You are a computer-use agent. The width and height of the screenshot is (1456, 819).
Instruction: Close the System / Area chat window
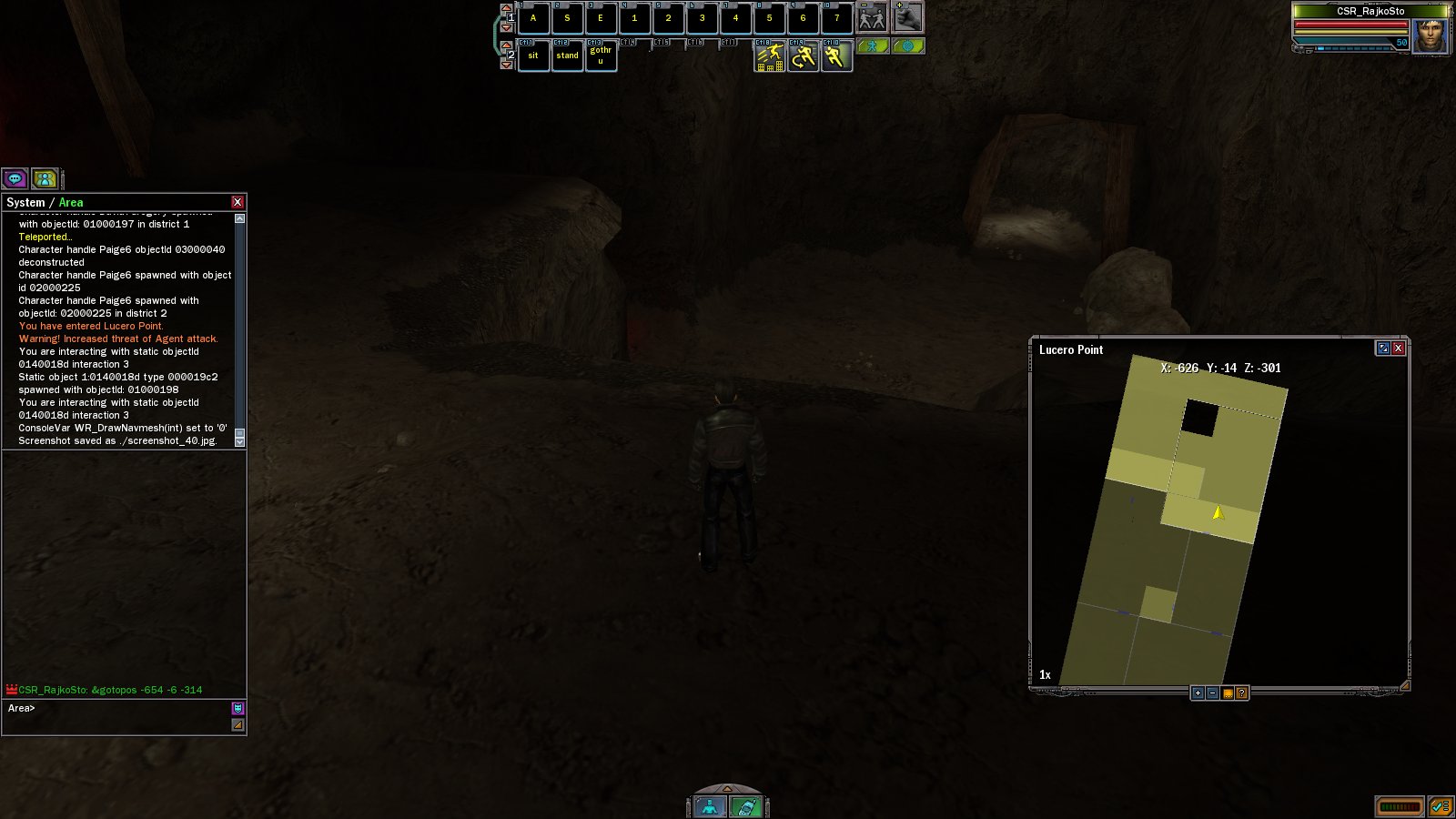point(238,202)
